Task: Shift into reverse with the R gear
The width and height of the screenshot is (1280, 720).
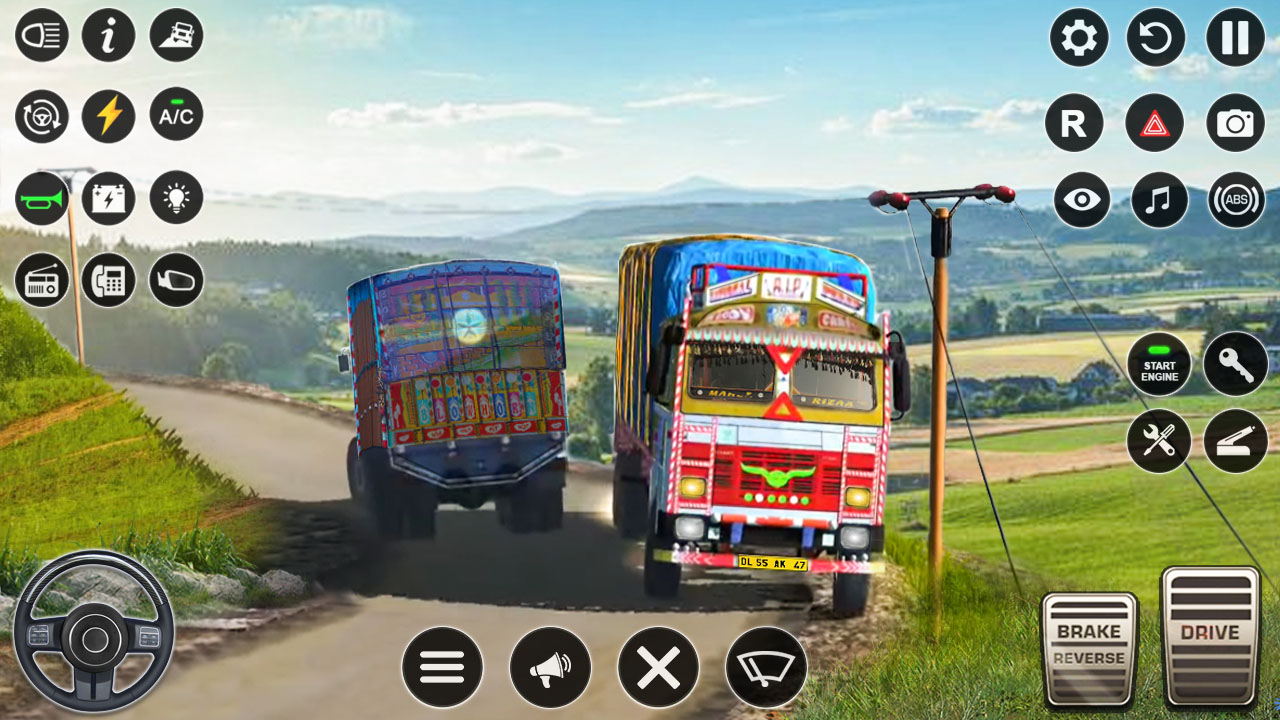Action: tap(1079, 123)
